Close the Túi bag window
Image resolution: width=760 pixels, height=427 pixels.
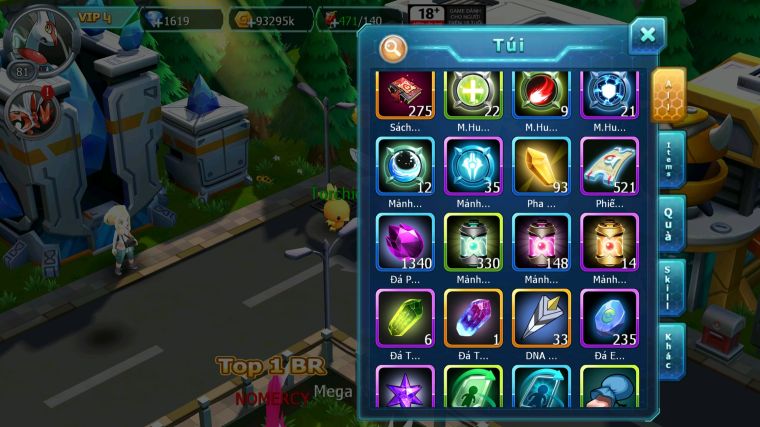647,35
